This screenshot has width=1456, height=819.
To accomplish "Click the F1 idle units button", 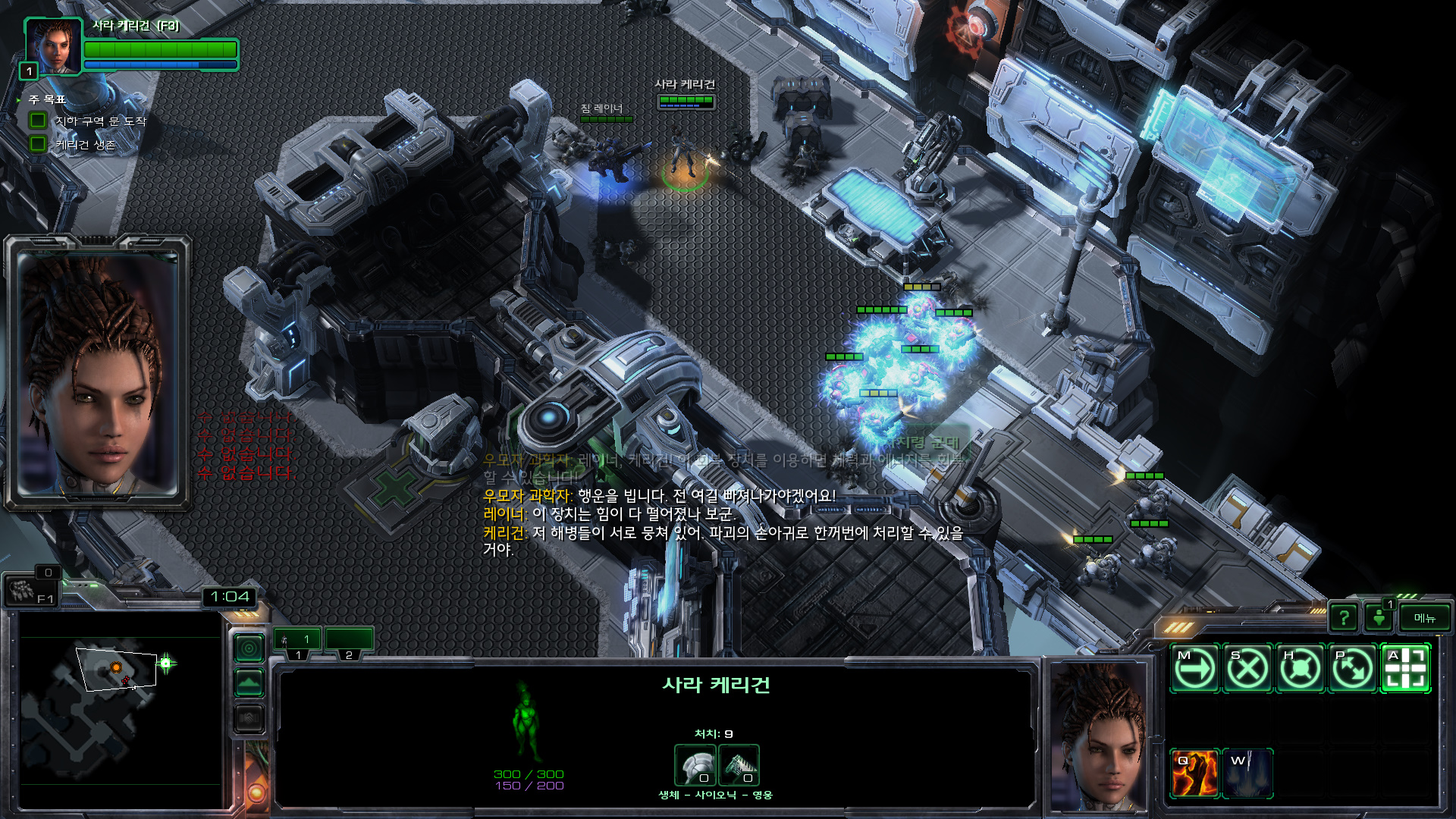I will click(x=30, y=591).
